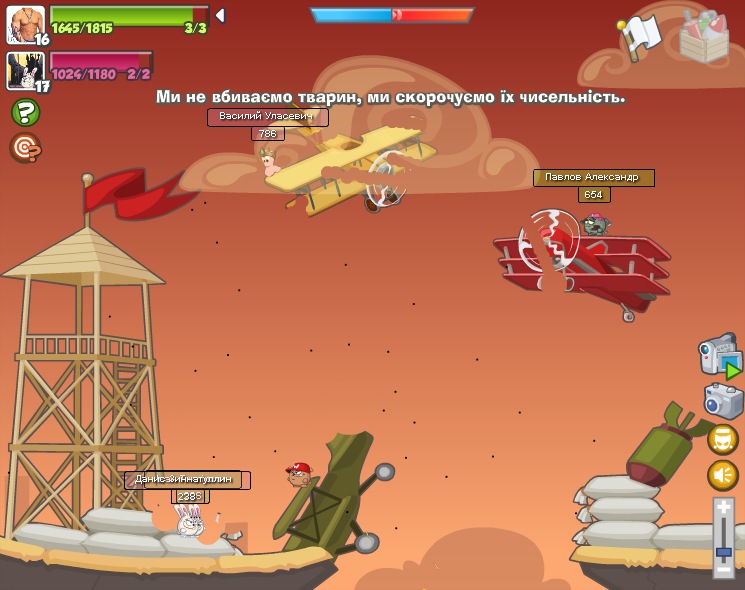Click the blue zoom slider handle

(x=724, y=551)
